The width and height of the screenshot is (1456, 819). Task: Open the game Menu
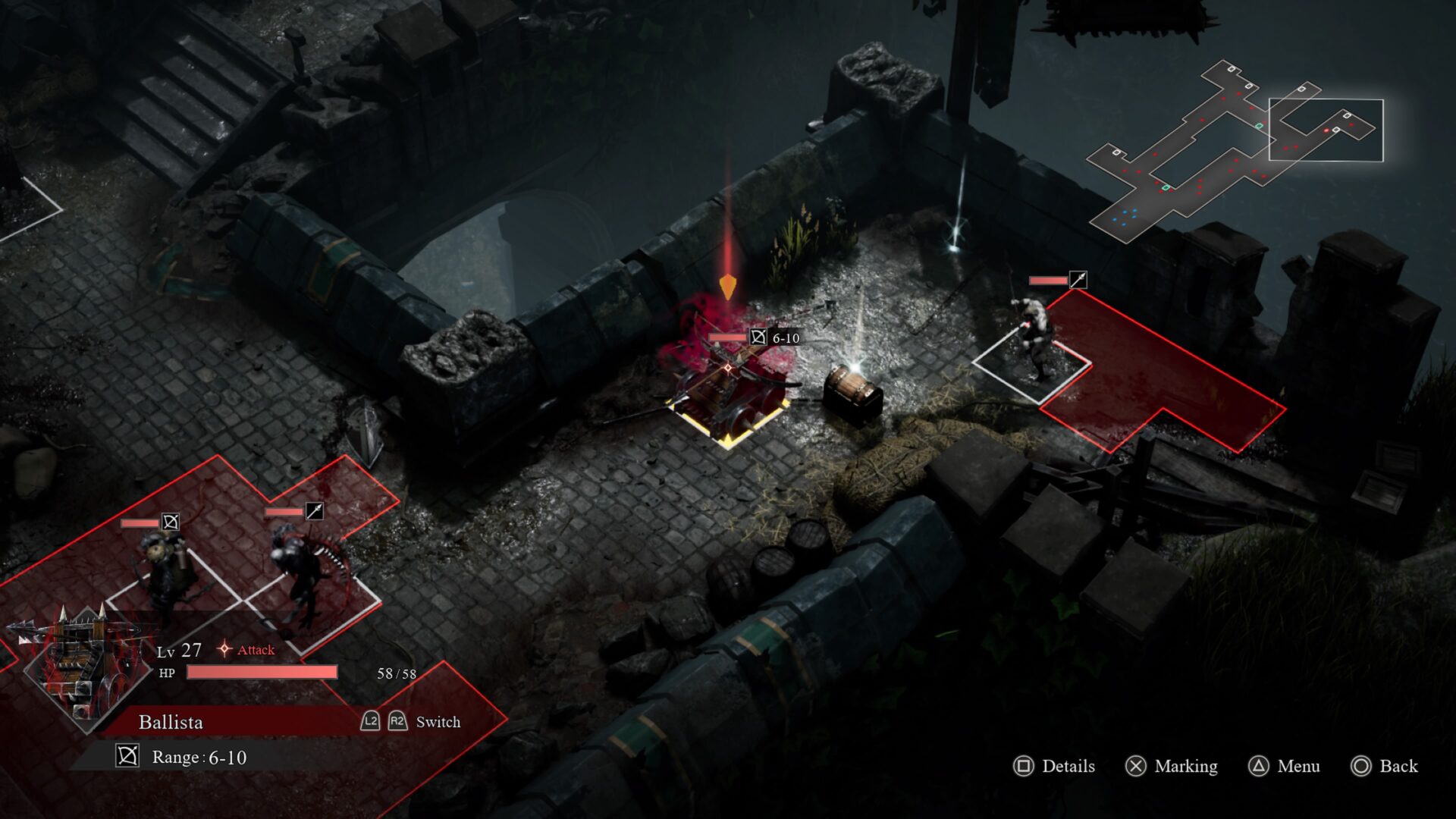(1298, 767)
